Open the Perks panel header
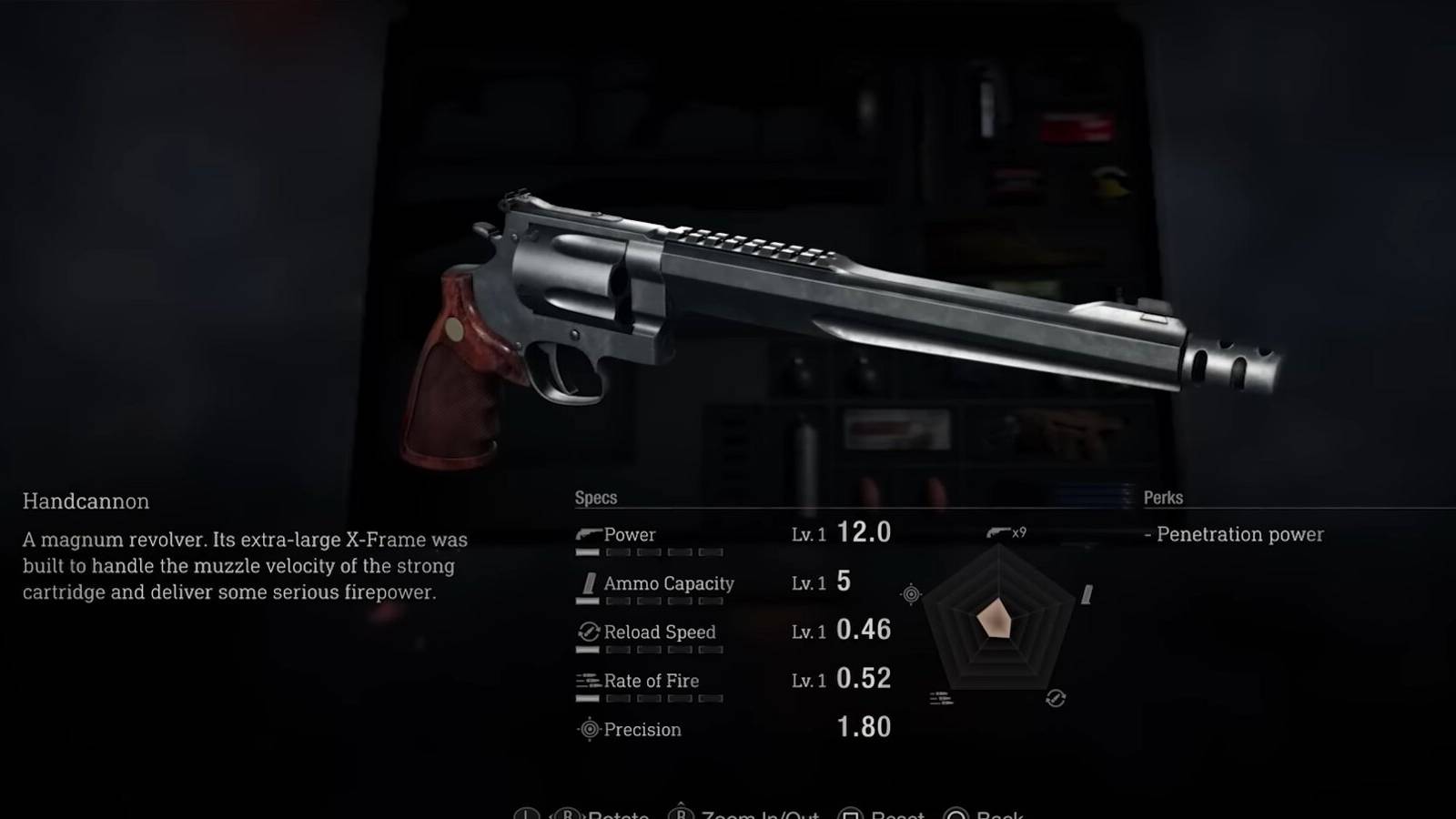This screenshot has width=1456, height=819. point(1163,497)
